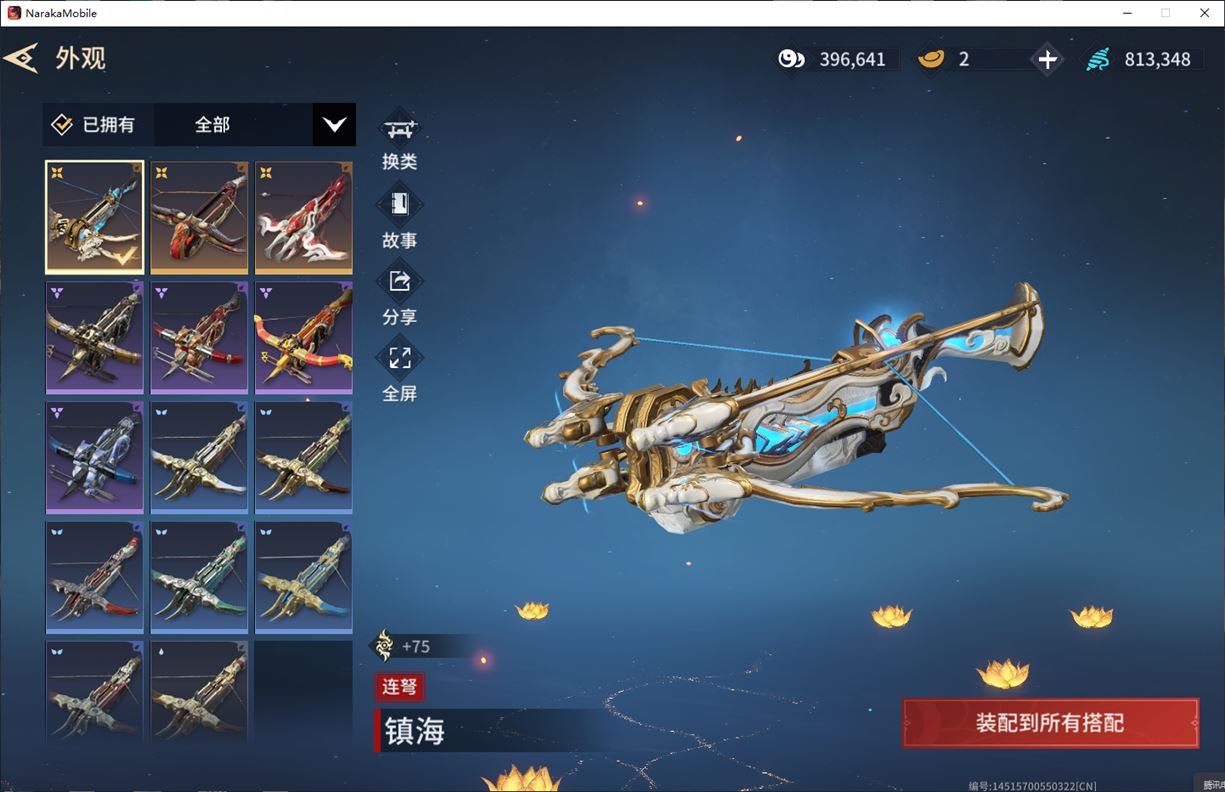Select the purple-tier blue and silver crossbow

[95, 457]
